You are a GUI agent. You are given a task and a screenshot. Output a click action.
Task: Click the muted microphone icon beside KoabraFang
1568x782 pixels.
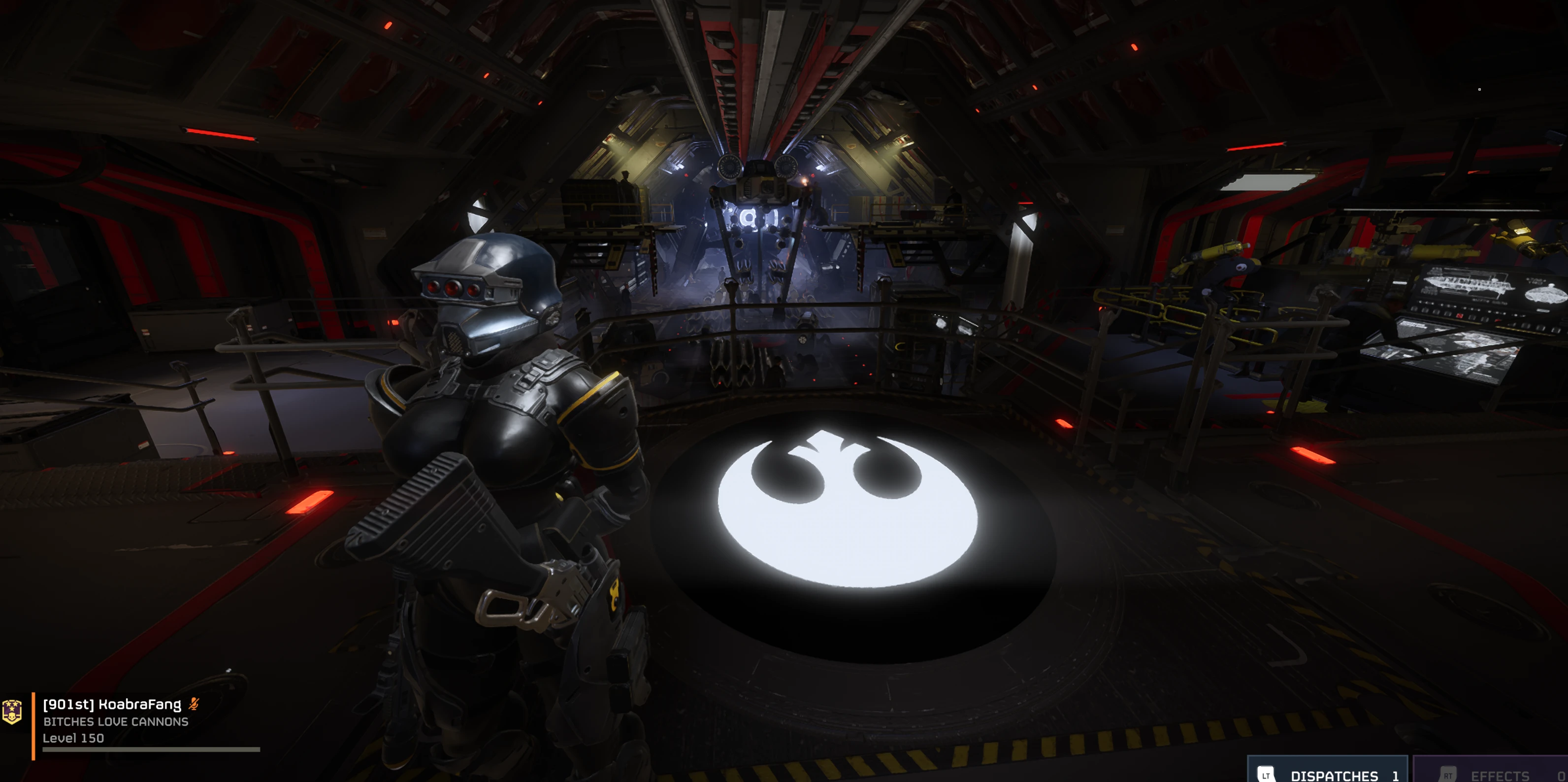(x=194, y=704)
